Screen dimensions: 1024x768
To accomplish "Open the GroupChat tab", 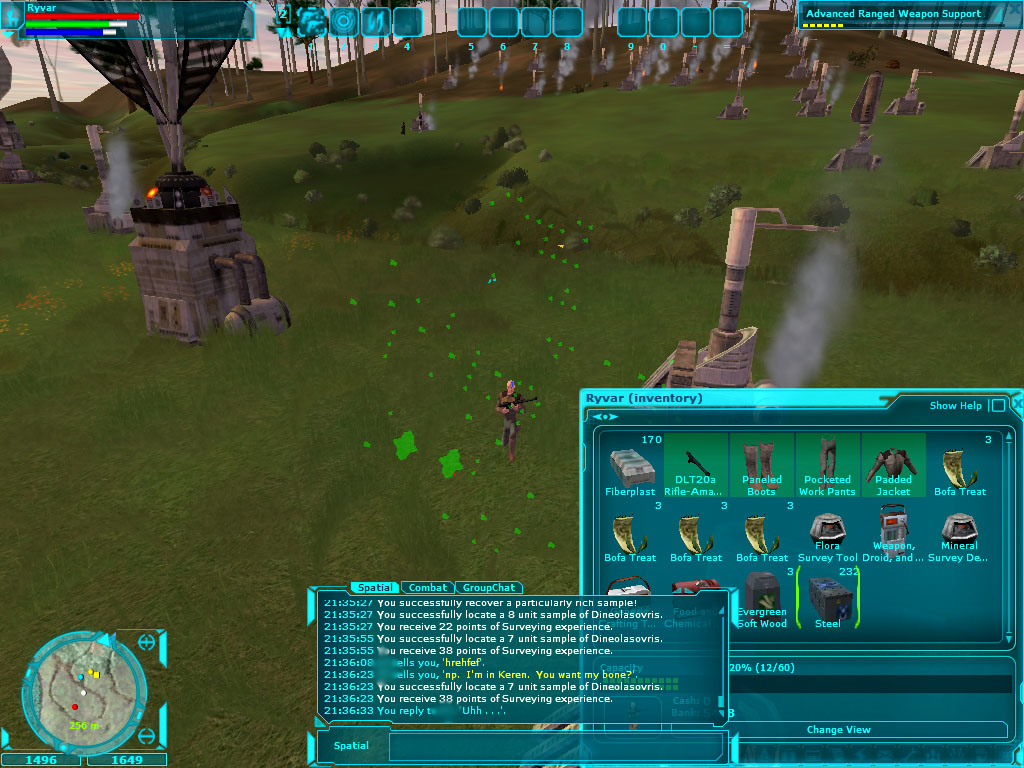I will pyautogui.click(x=490, y=588).
